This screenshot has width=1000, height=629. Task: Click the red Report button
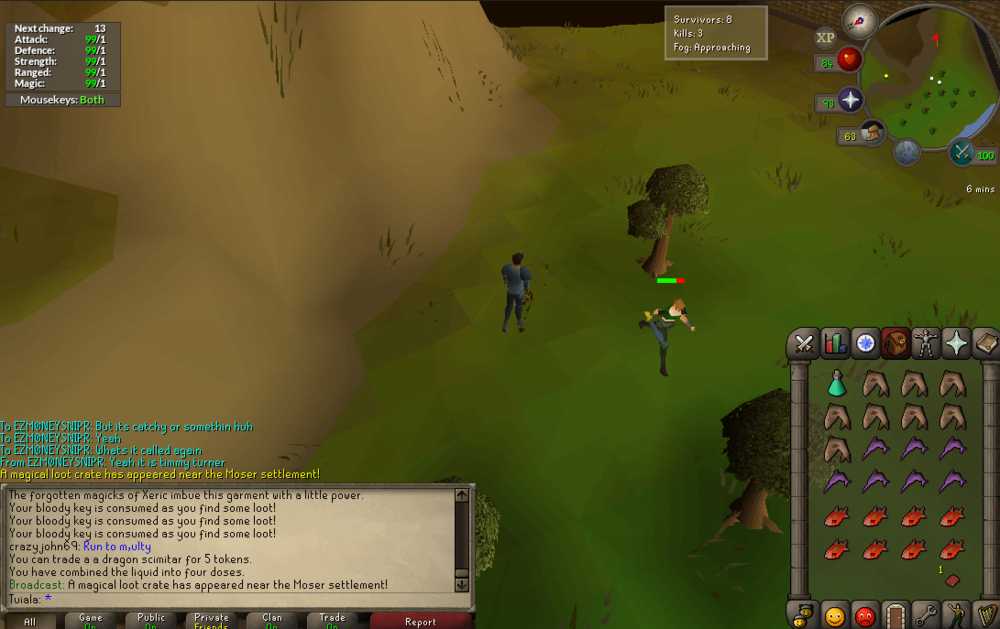(x=420, y=621)
